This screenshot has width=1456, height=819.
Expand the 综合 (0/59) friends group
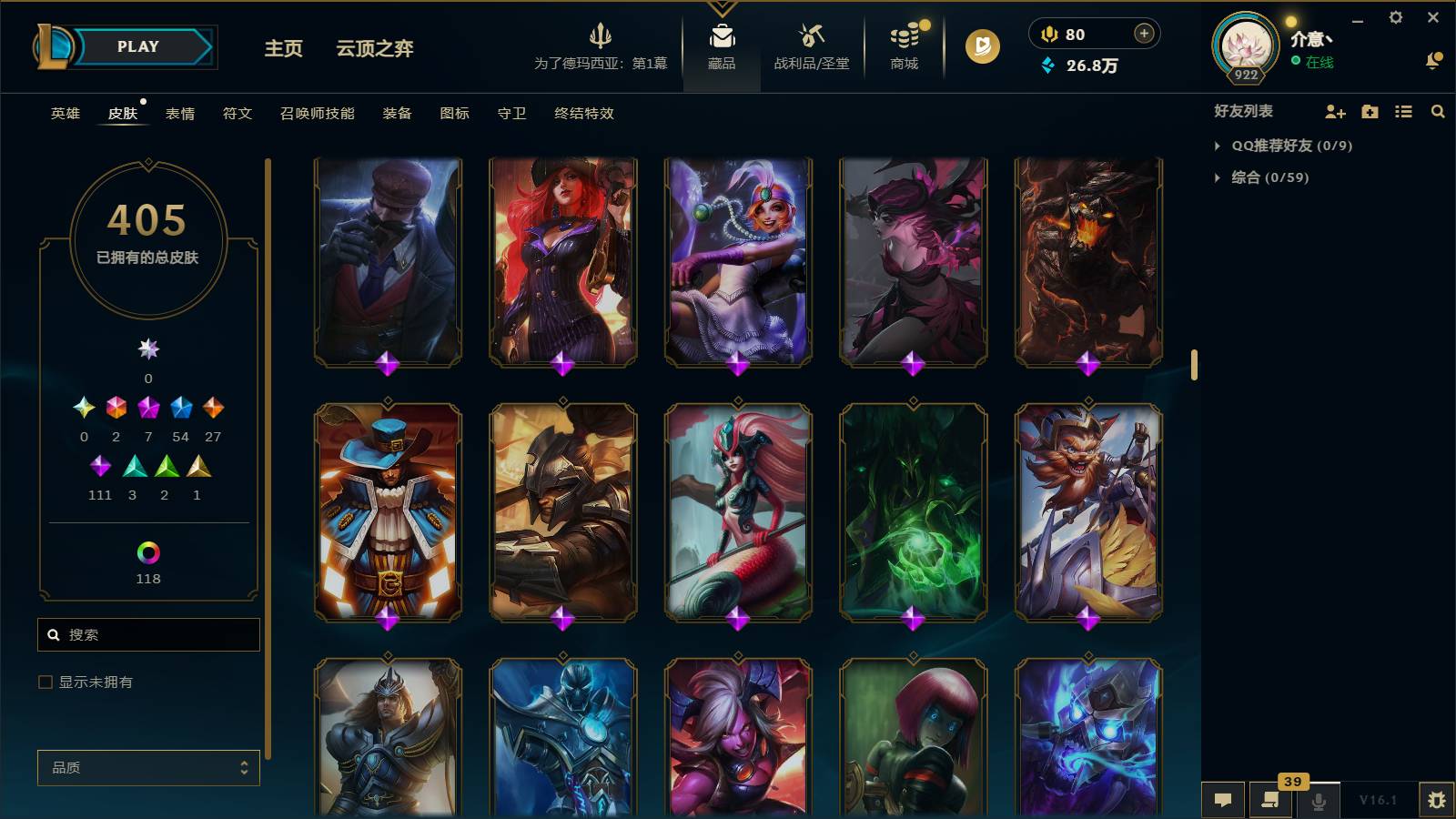1265,178
